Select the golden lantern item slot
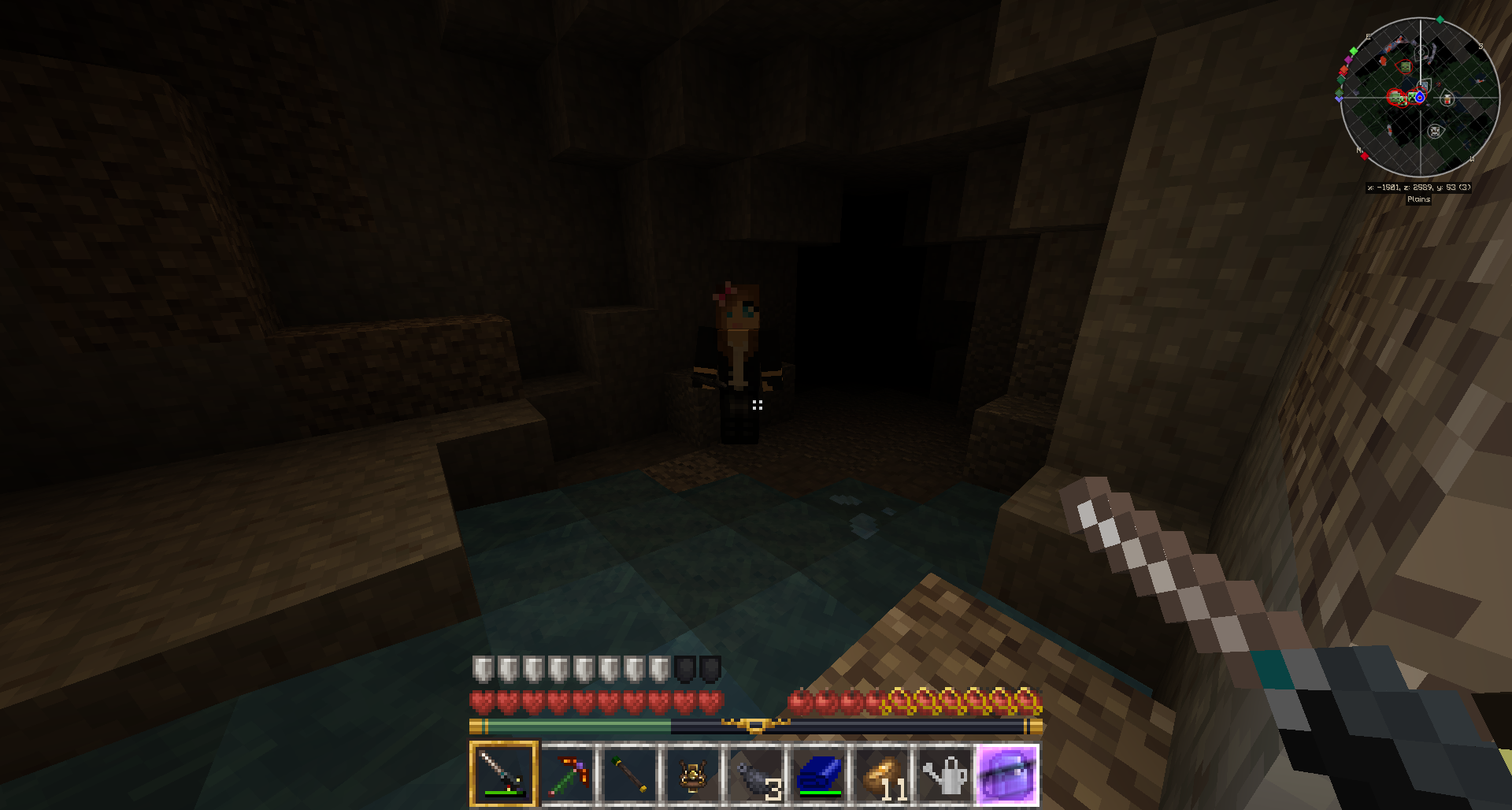Image resolution: width=1512 pixels, height=810 pixels. [693, 773]
